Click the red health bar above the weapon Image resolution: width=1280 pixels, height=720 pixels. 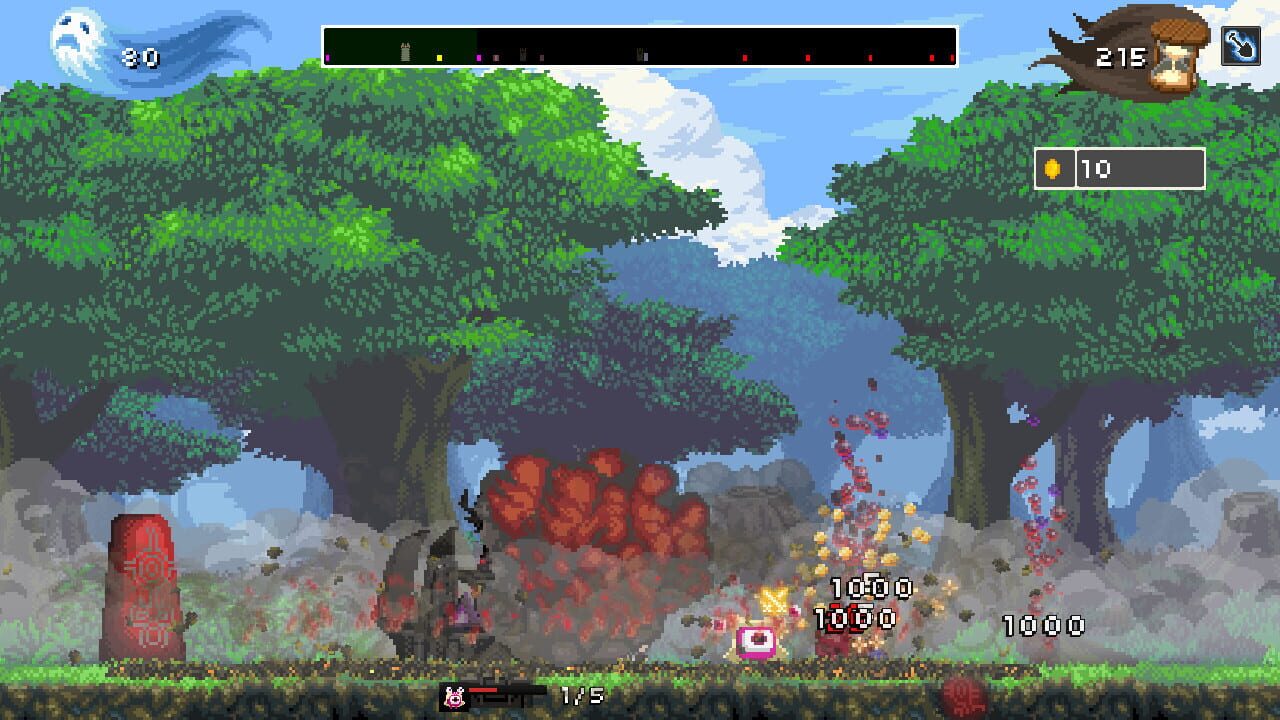482,690
